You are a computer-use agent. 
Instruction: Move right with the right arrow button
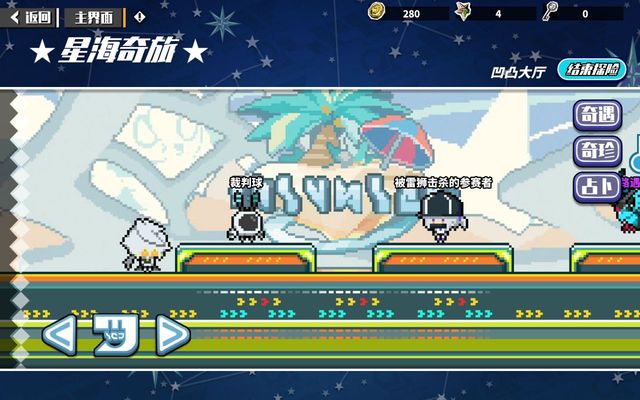pyautogui.click(x=172, y=334)
